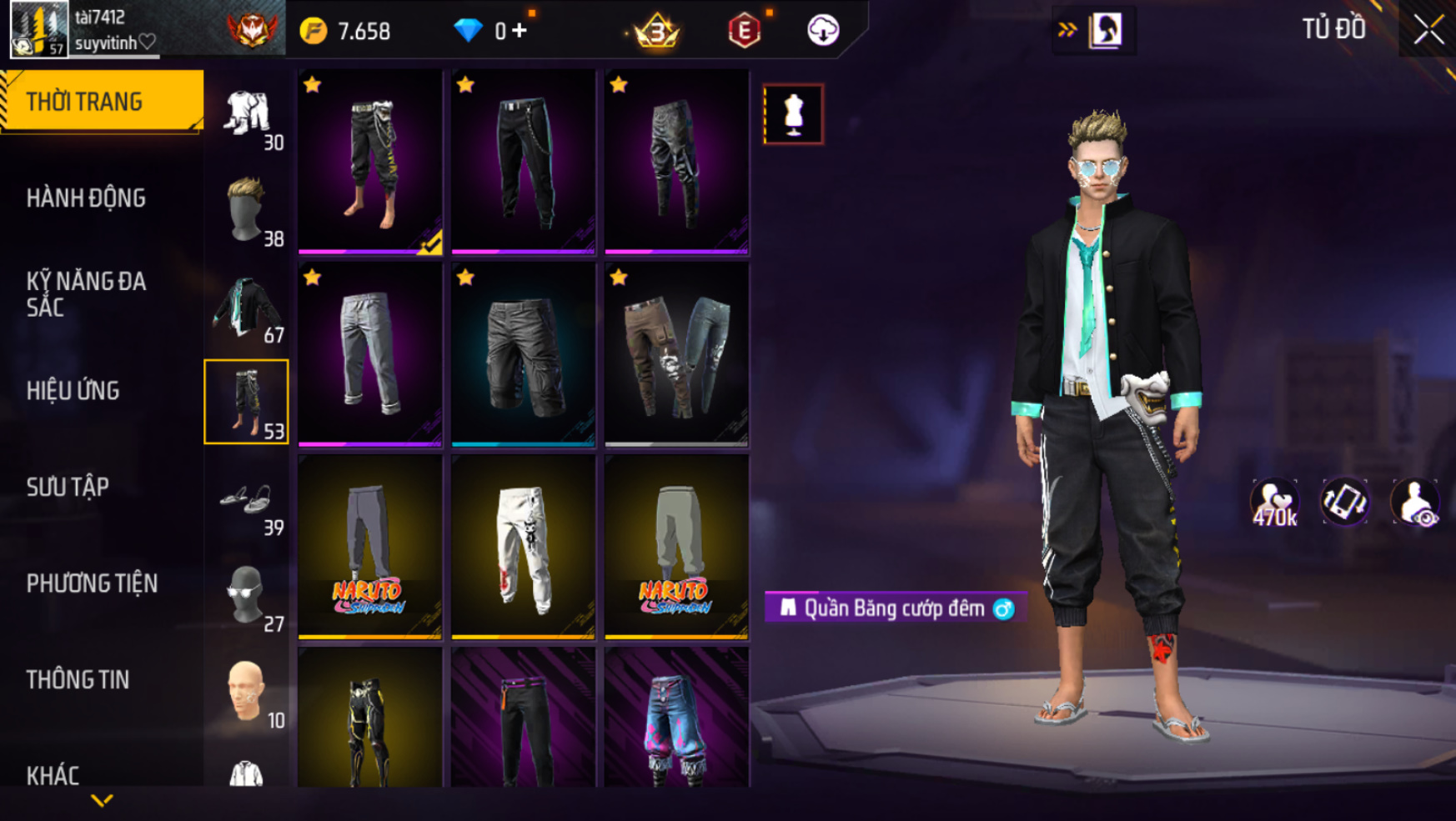
Task: Switch to the HÀNH ĐỘNG tab
Action: click(86, 198)
